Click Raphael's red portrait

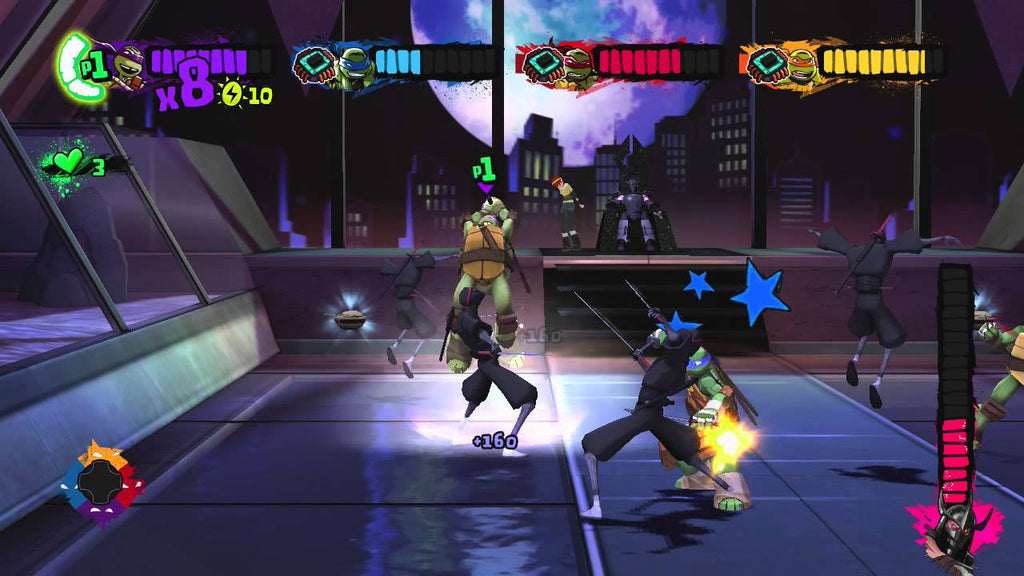(576, 64)
